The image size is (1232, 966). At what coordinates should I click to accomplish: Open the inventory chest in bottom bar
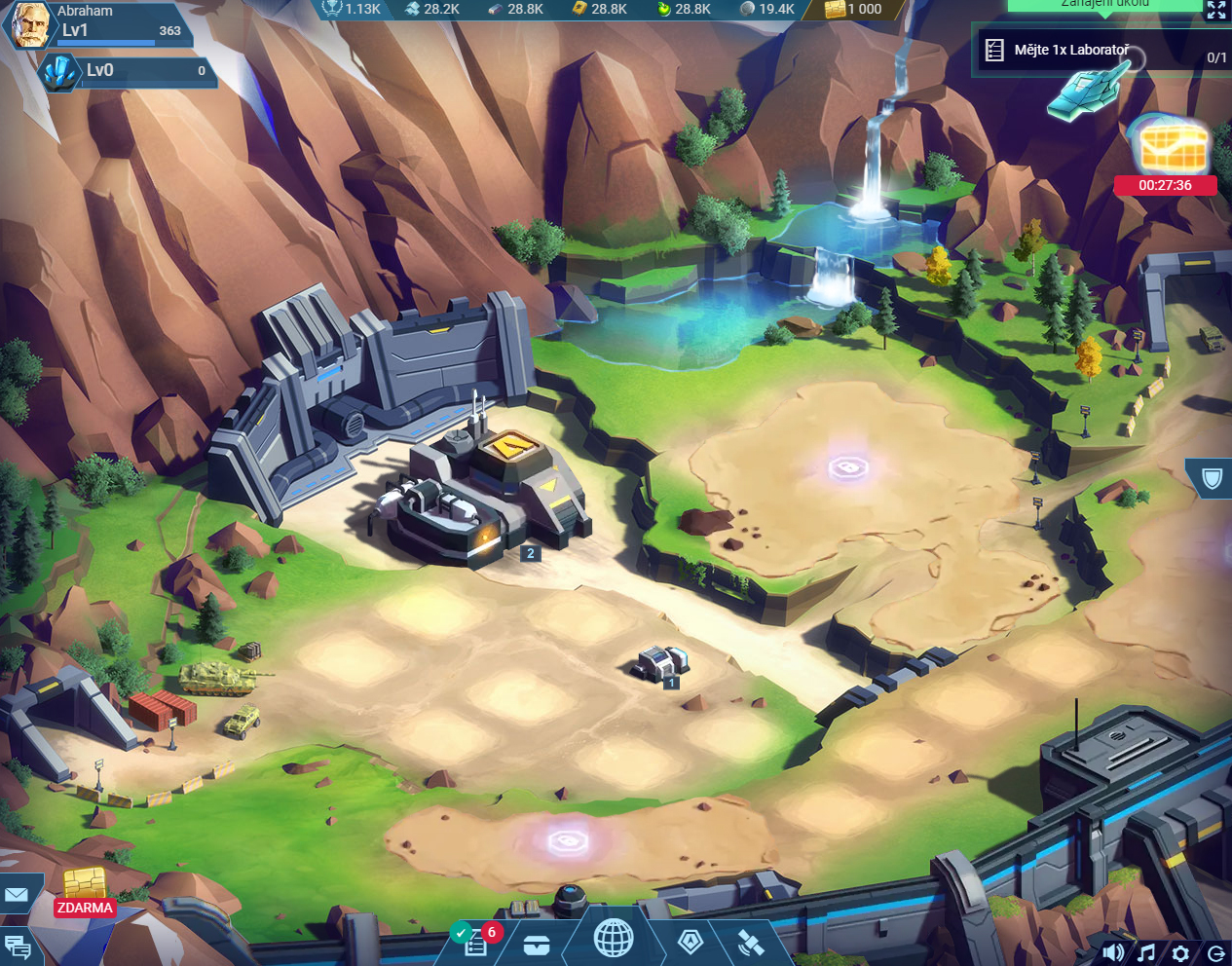[x=536, y=946]
